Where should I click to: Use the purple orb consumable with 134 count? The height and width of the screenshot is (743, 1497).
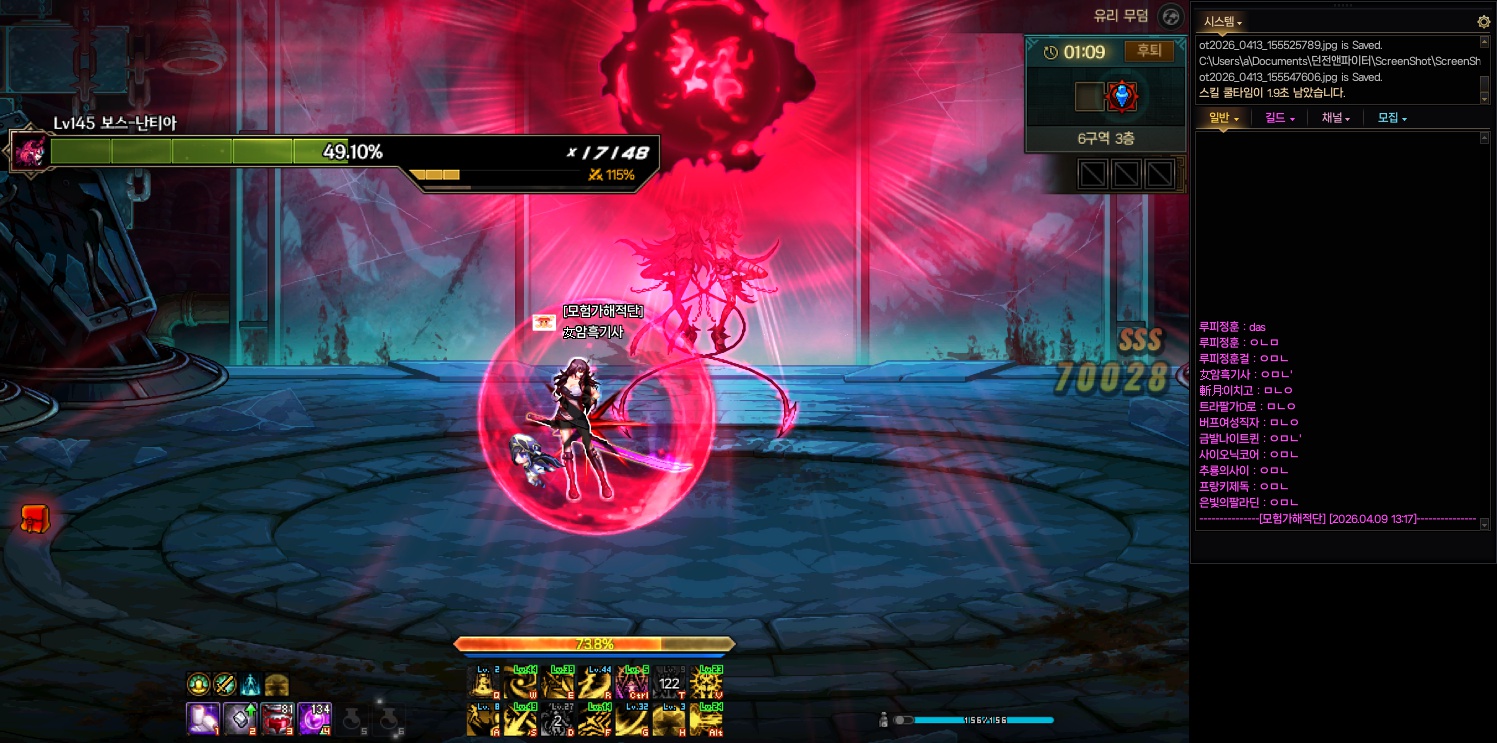coord(314,718)
